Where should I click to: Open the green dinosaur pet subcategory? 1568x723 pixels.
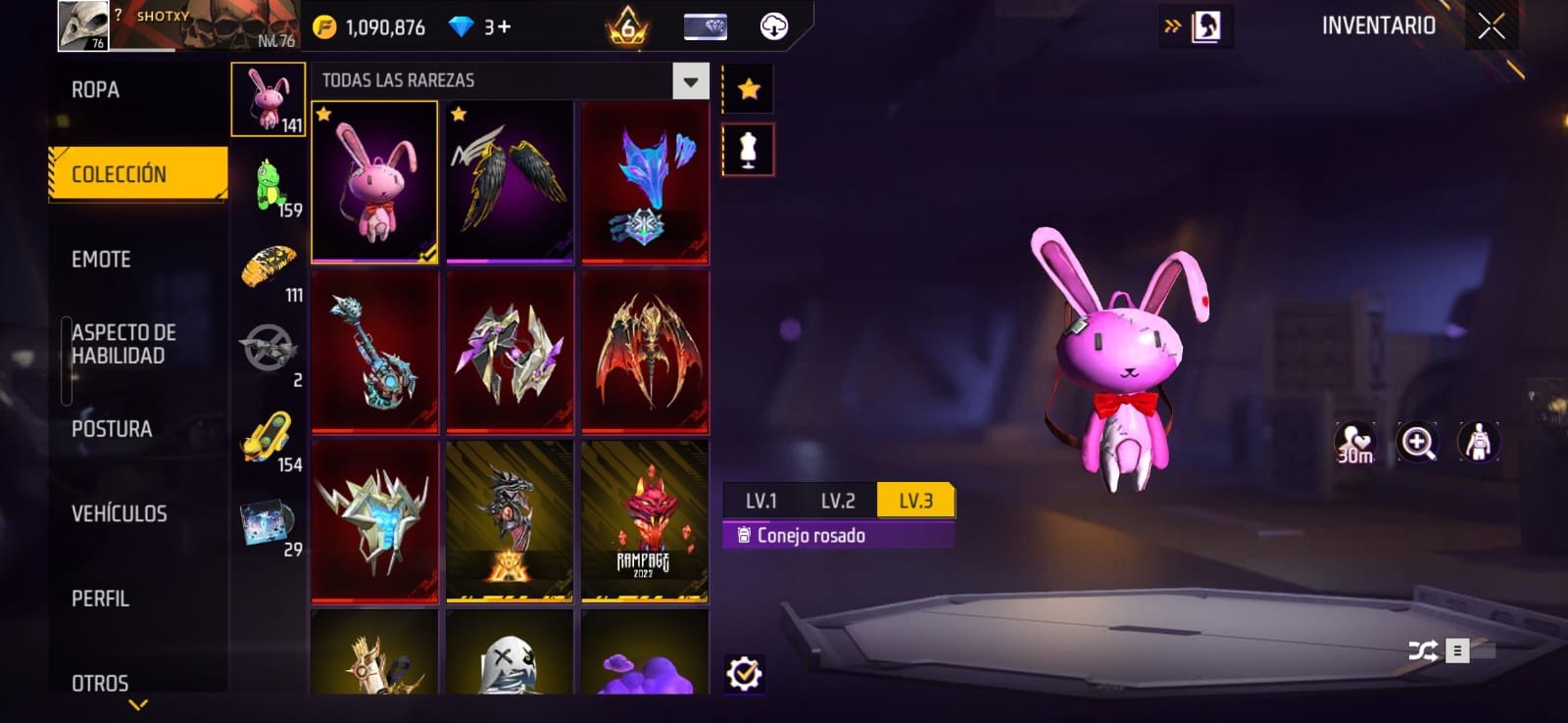point(270,186)
